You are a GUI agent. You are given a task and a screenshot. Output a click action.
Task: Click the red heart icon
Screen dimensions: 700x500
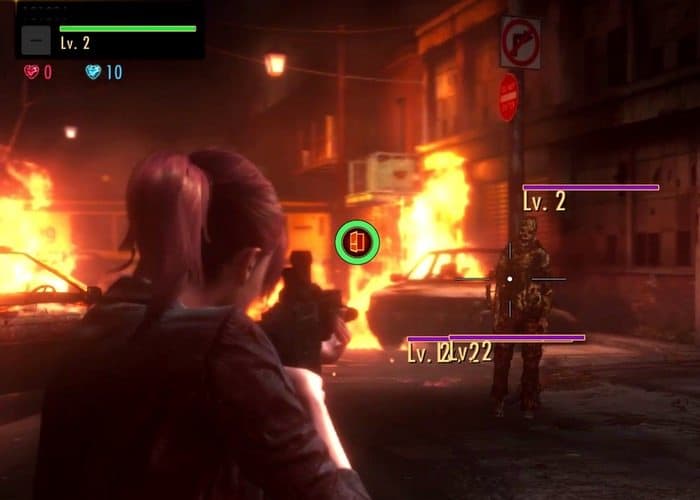(32, 72)
